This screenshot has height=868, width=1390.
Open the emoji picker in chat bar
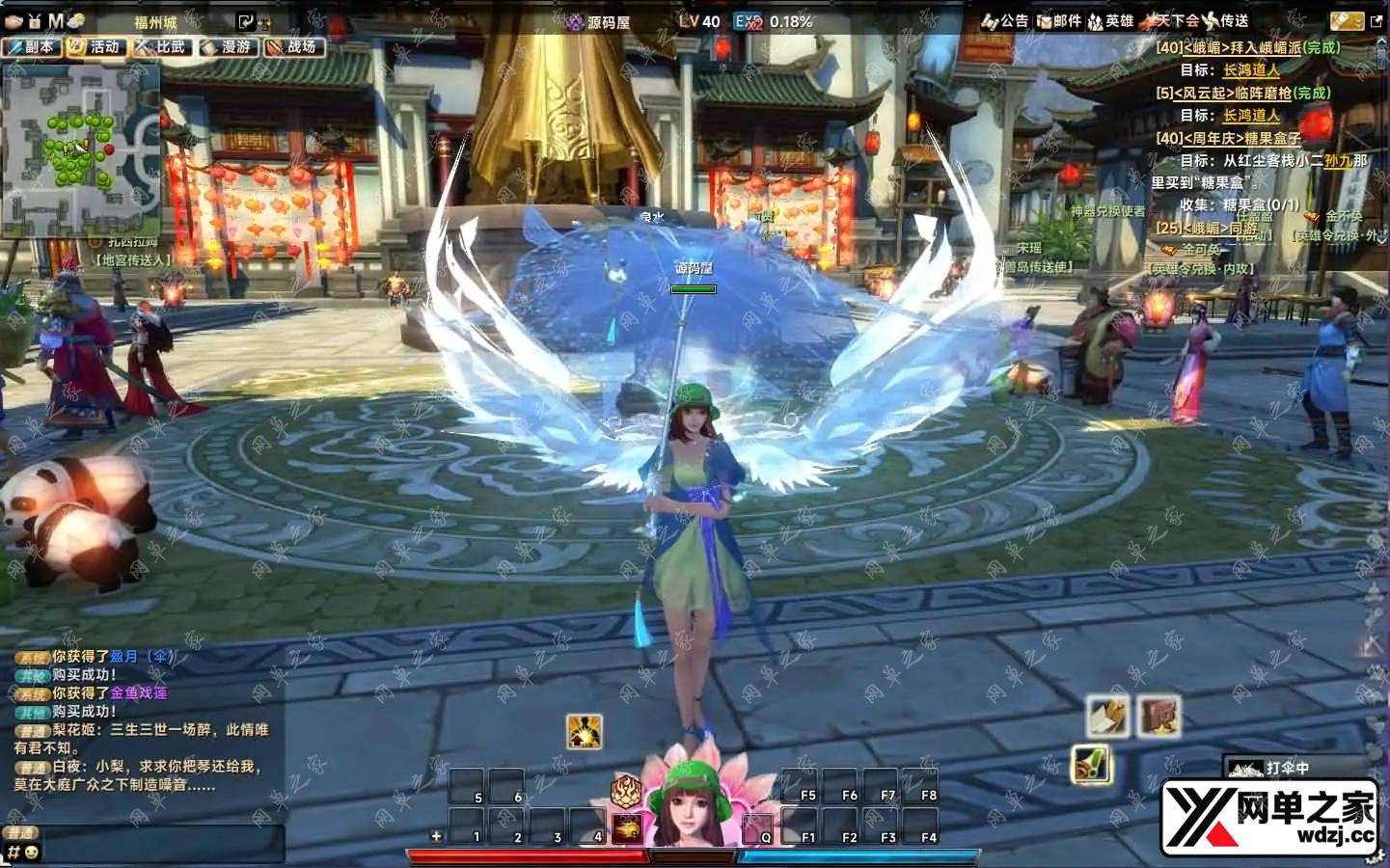point(32,853)
